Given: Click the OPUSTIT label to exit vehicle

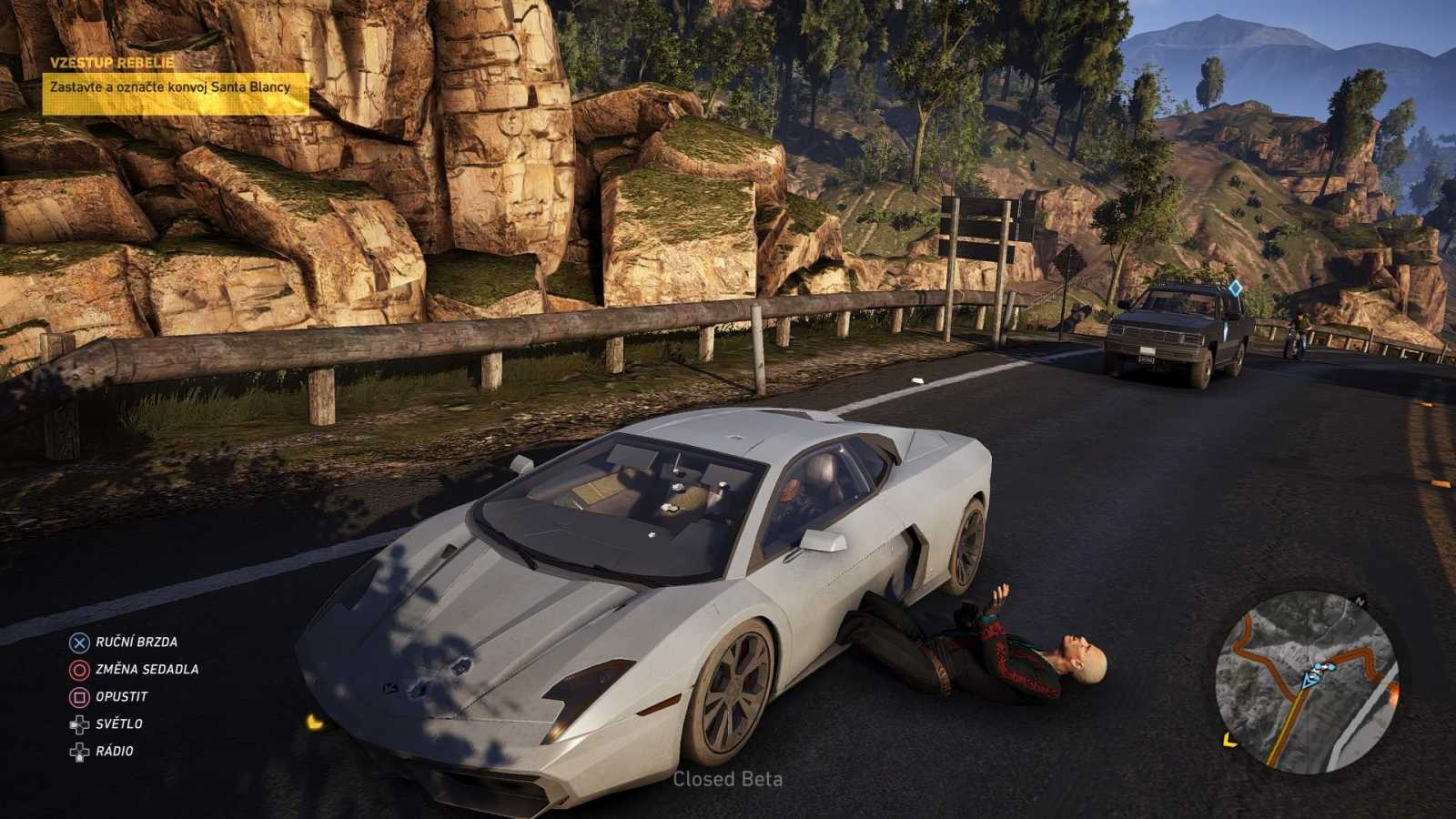Looking at the screenshot, I should click(120, 696).
